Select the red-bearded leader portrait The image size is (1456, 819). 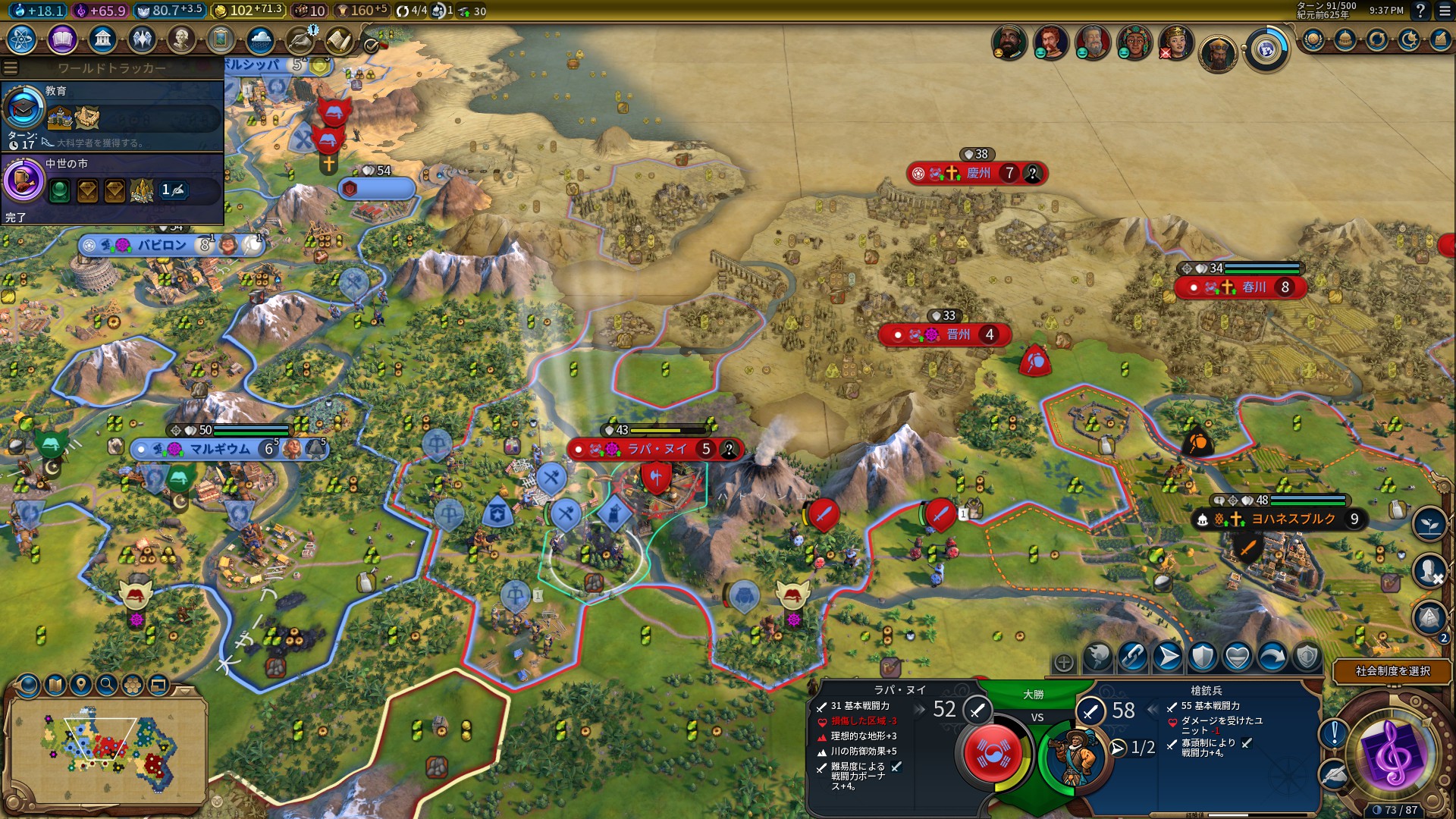tap(1050, 43)
